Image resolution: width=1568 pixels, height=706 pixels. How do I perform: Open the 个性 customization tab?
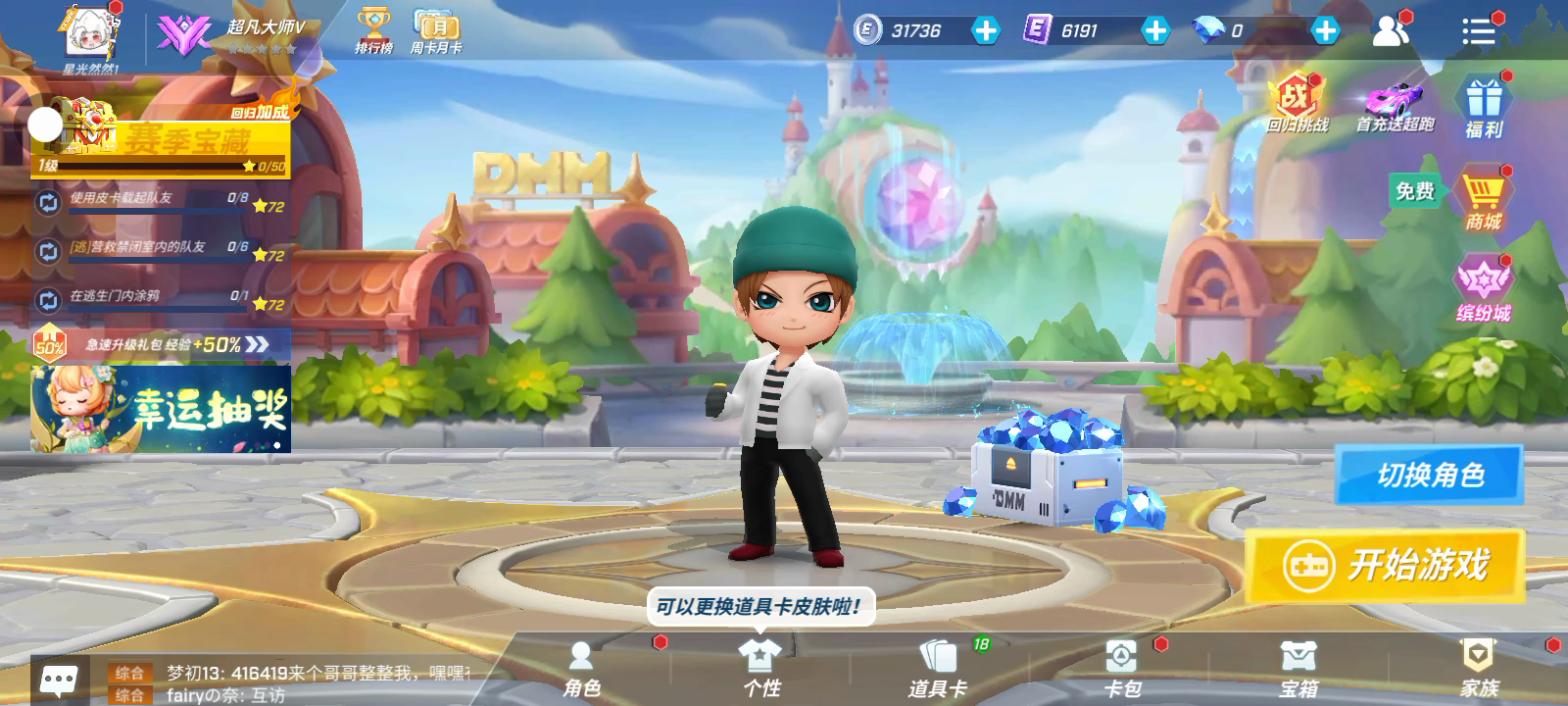click(x=760, y=670)
